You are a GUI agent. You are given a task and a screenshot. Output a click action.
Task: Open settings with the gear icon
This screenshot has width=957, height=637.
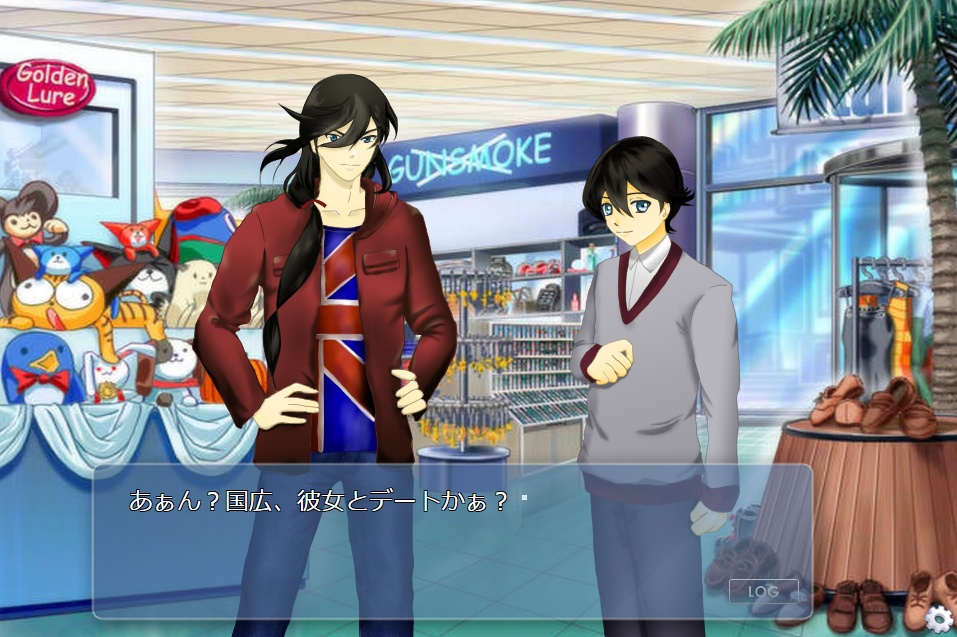(x=938, y=618)
